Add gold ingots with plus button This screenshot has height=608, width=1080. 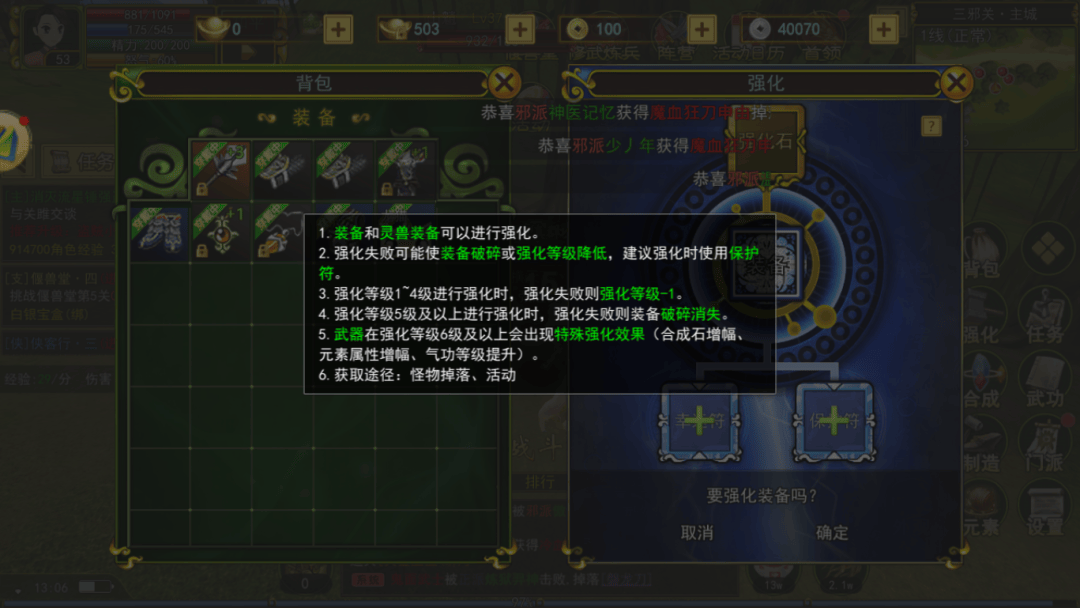[x=338, y=29]
